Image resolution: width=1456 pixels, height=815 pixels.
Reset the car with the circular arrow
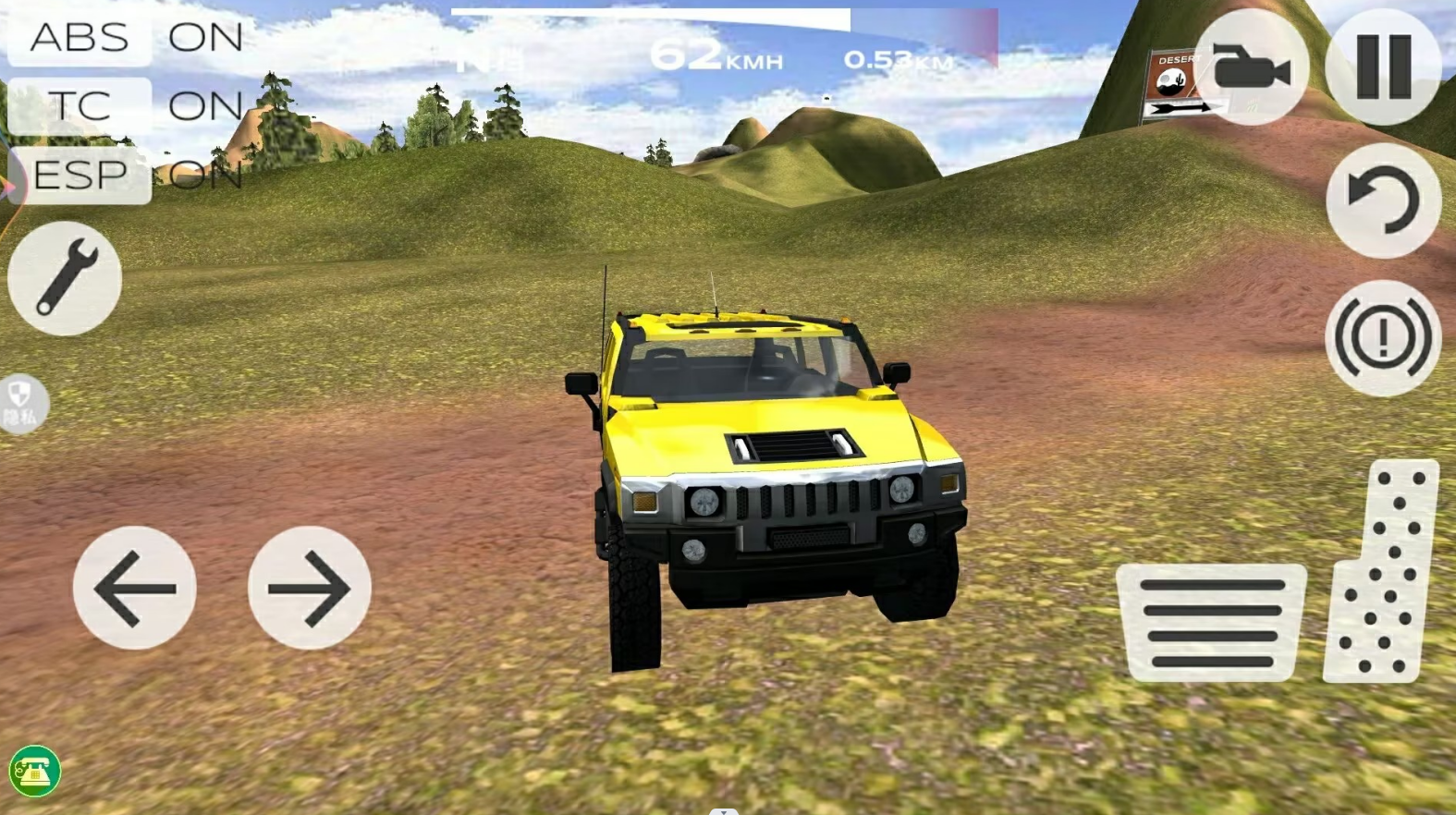pos(1383,201)
